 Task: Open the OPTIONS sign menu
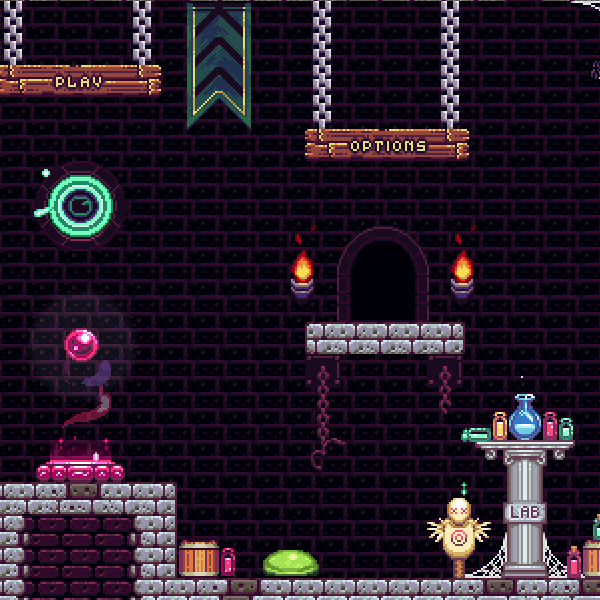pyautogui.click(x=387, y=145)
